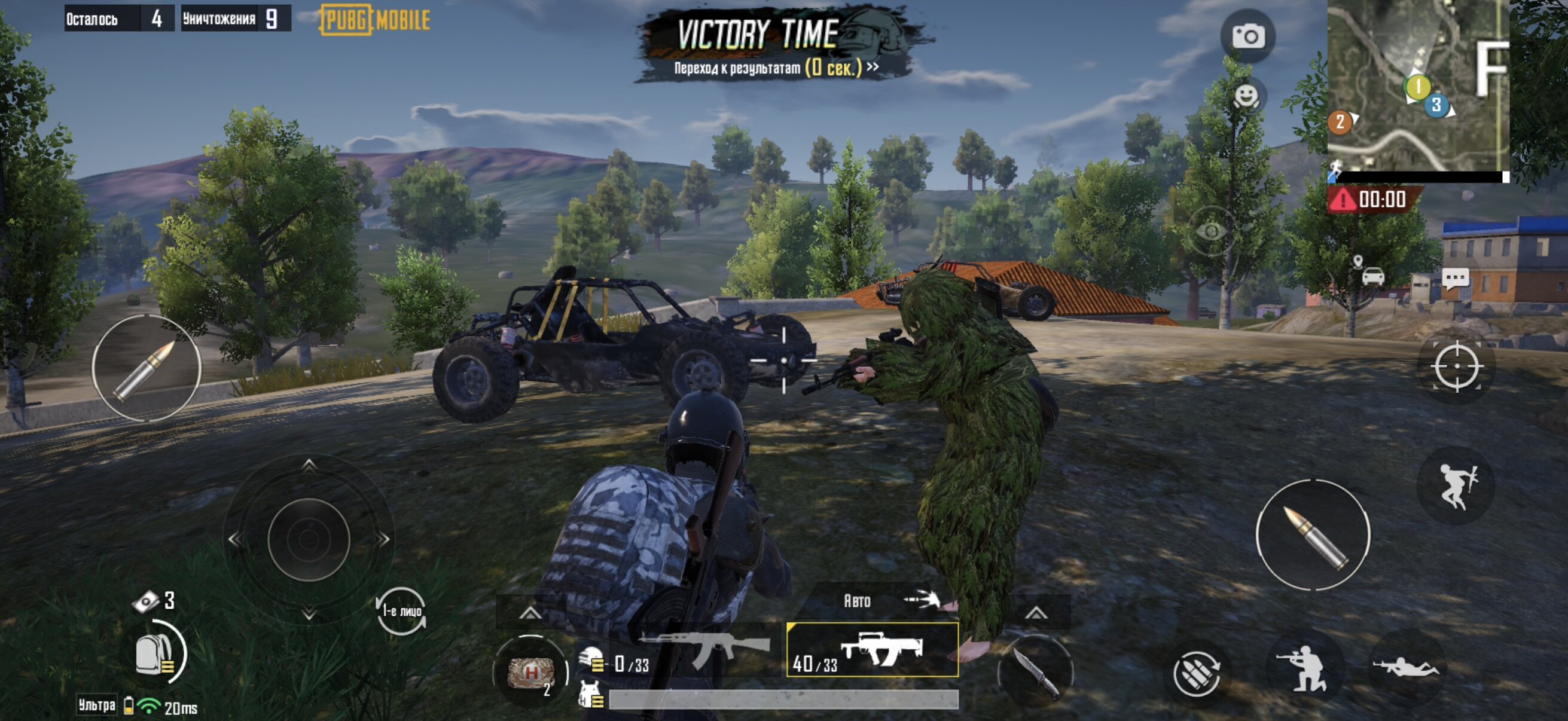Viewport: 1568px width, 721px height.
Task: Aim down sights with crosshair button
Action: tap(1457, 366)
